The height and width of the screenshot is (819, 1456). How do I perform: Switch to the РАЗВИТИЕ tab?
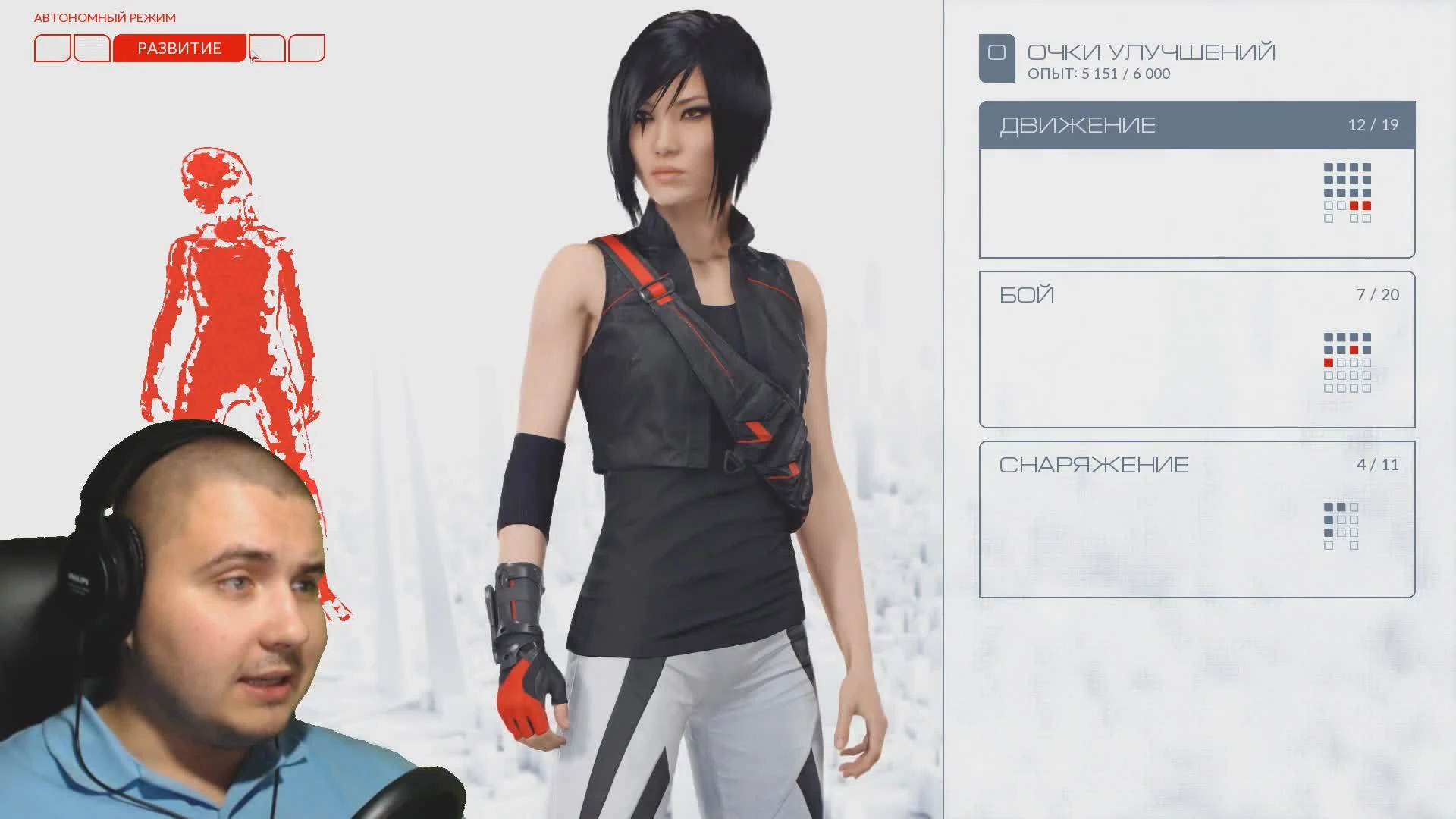(180, 48)
